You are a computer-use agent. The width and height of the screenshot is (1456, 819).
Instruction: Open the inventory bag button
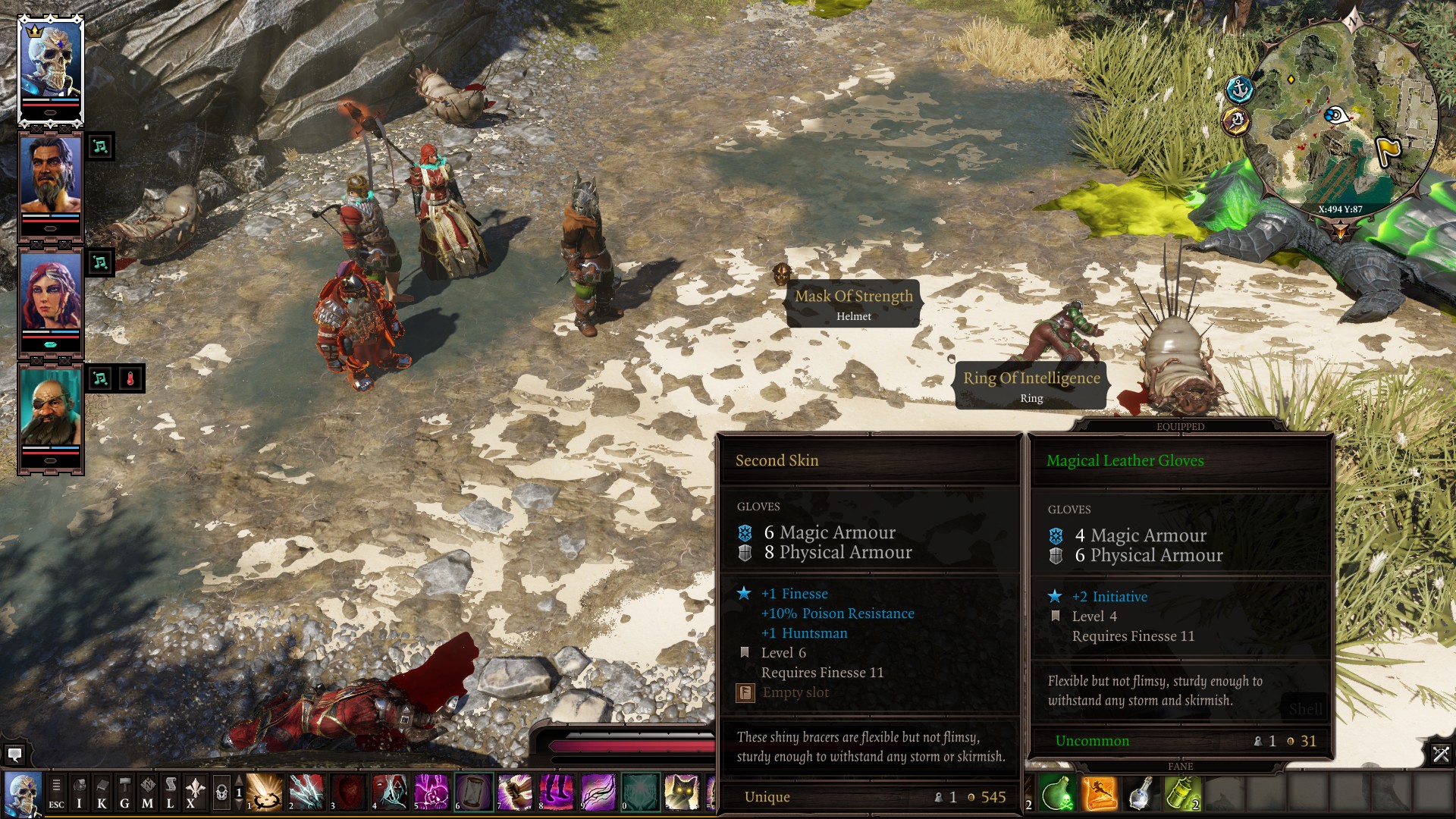[79, 793]
